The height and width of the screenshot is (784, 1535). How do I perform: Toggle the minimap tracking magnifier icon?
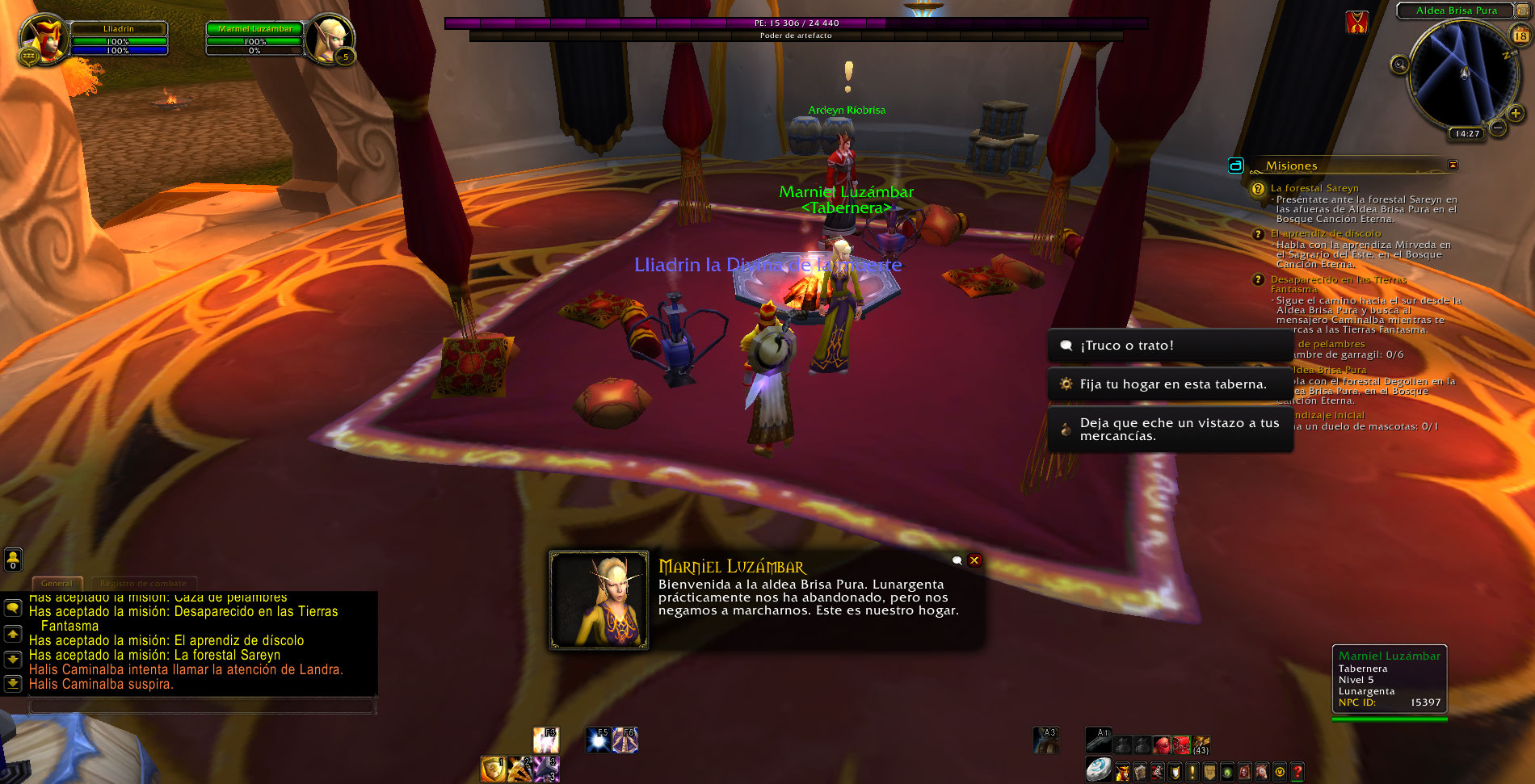coord(1399,65)
